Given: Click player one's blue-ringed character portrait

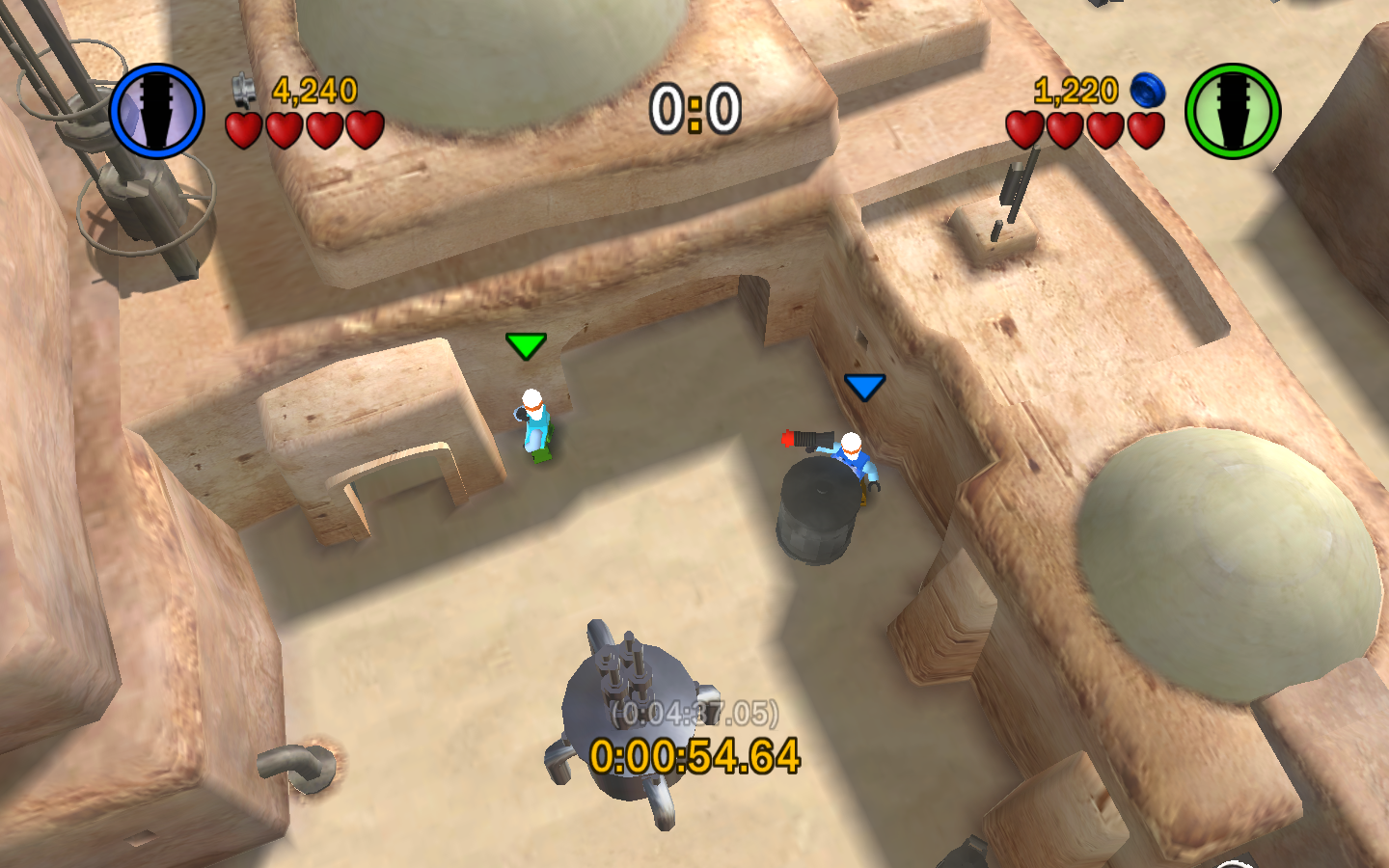Looking at the screenshot, I should point(157,111).
